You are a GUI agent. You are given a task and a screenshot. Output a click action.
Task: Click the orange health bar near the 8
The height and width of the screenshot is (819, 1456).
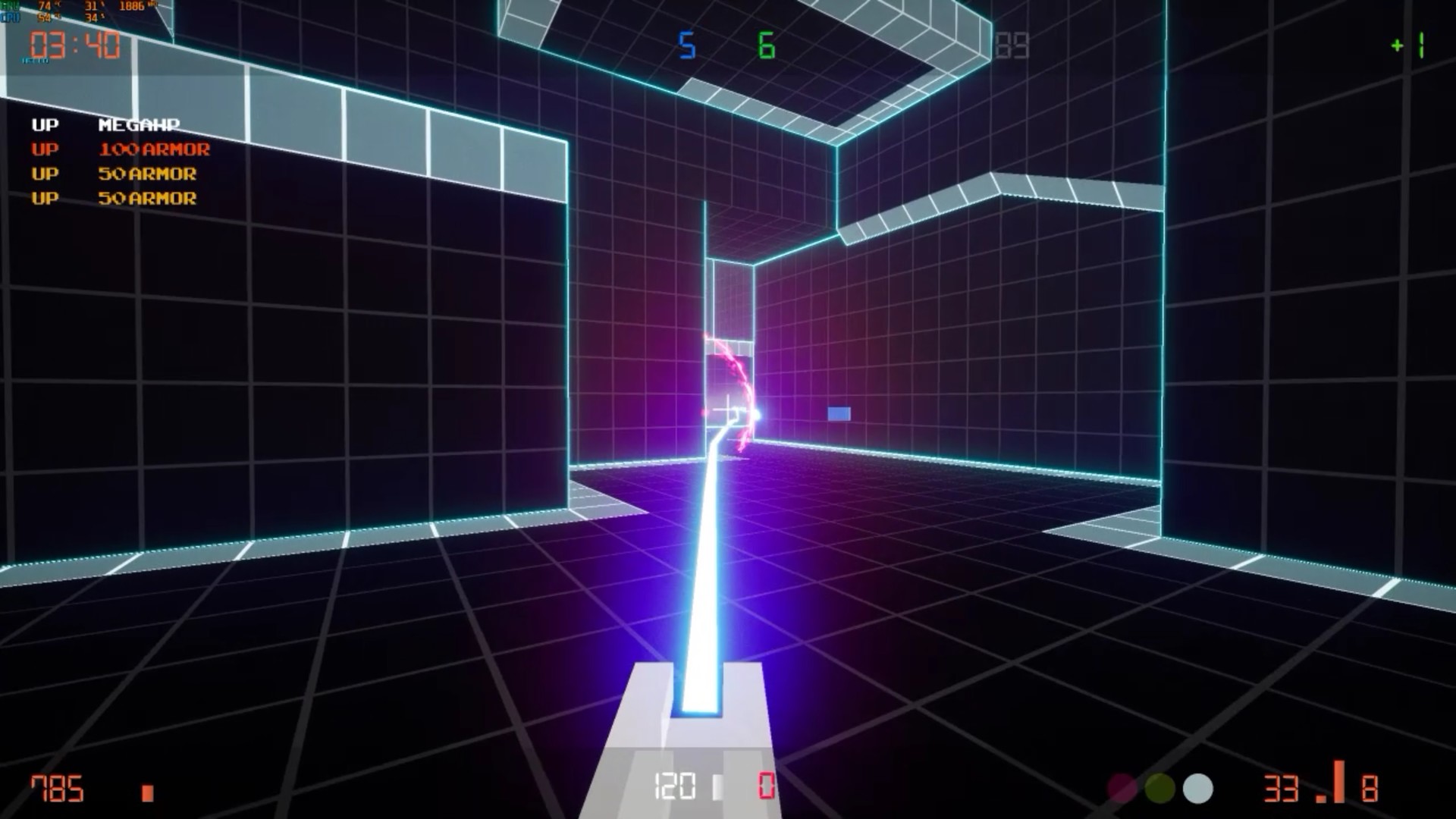1338,781
